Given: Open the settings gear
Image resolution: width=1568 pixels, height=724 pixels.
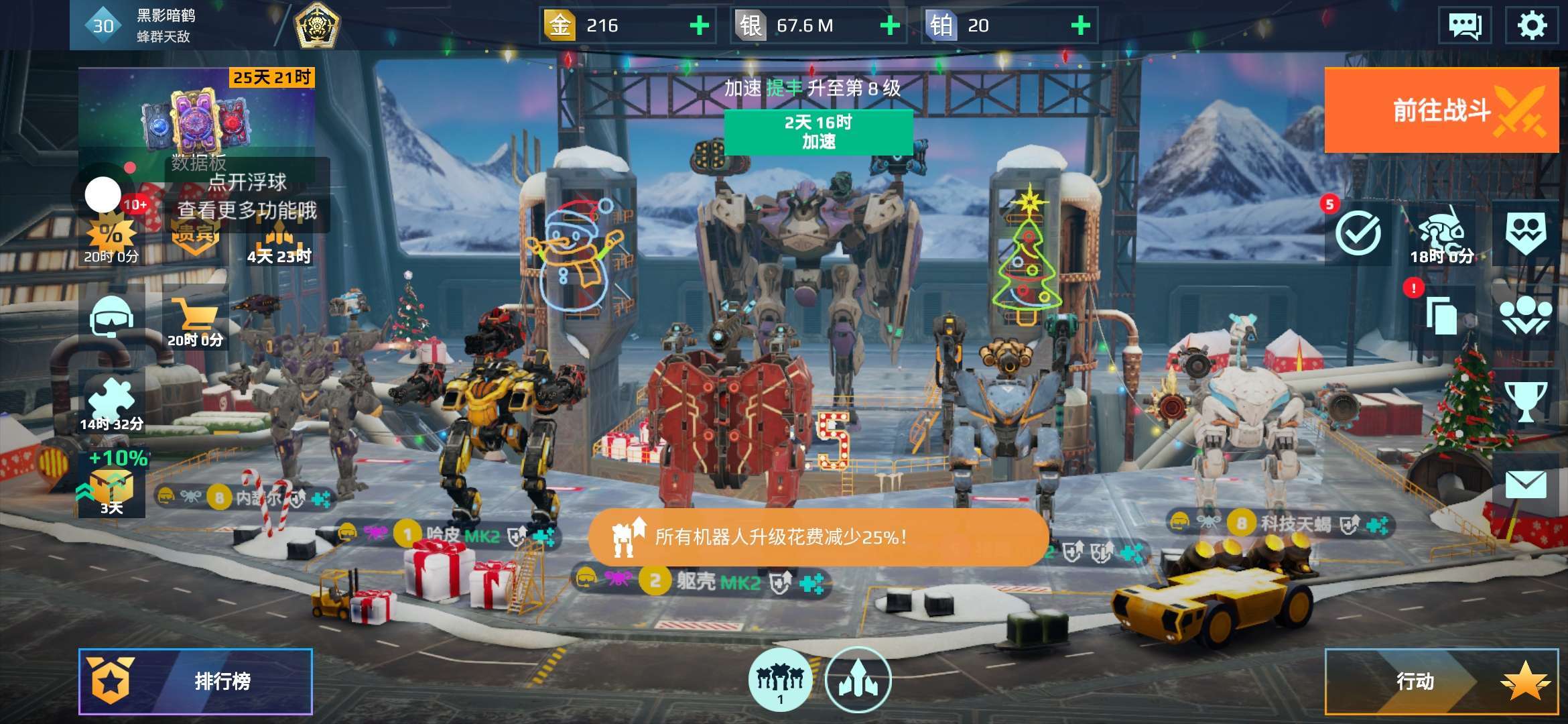Looking at the screenshot, I should pos(1532,25).
